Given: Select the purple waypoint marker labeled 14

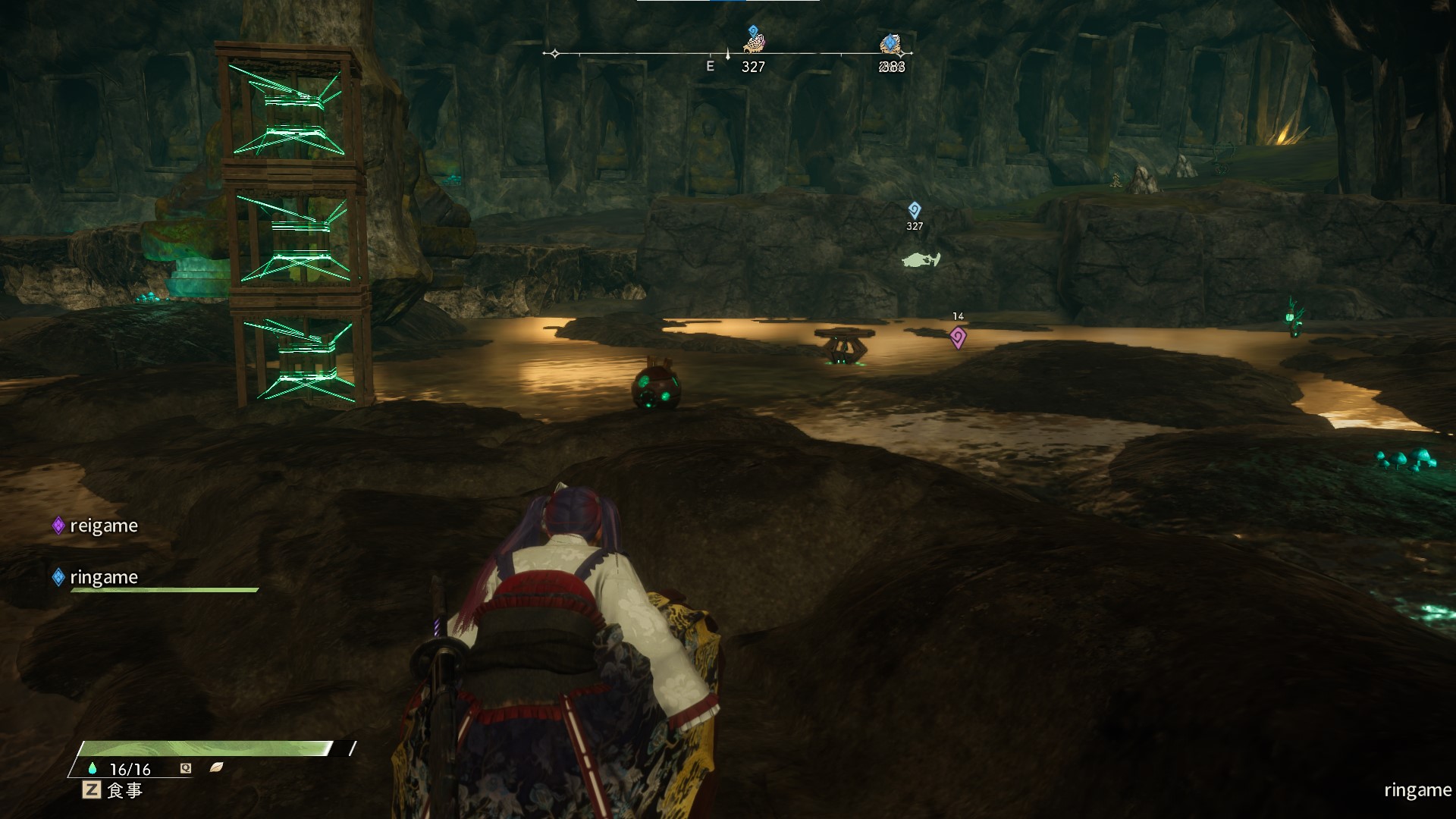Looking at the screenshot, I should pyautogui.click(x=958, y=337).
